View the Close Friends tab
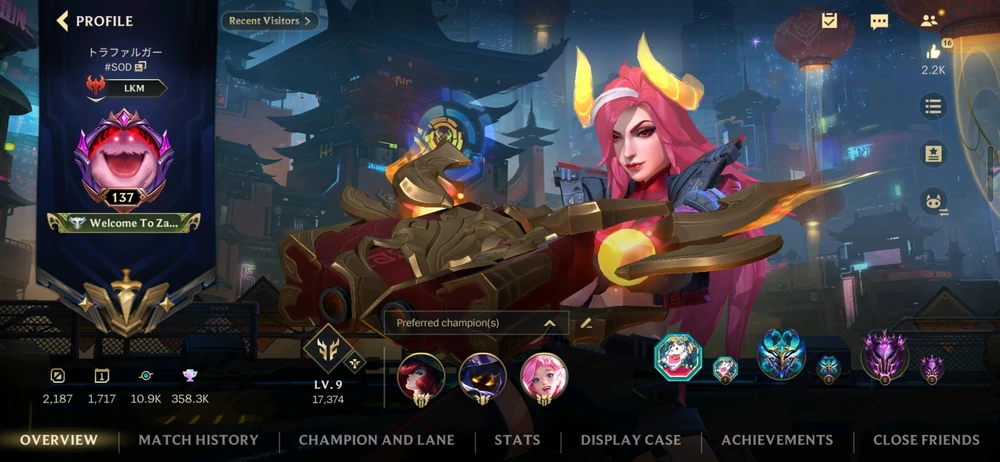The height and width of the screenshot is (462, 1000). (x=926, y=440)
